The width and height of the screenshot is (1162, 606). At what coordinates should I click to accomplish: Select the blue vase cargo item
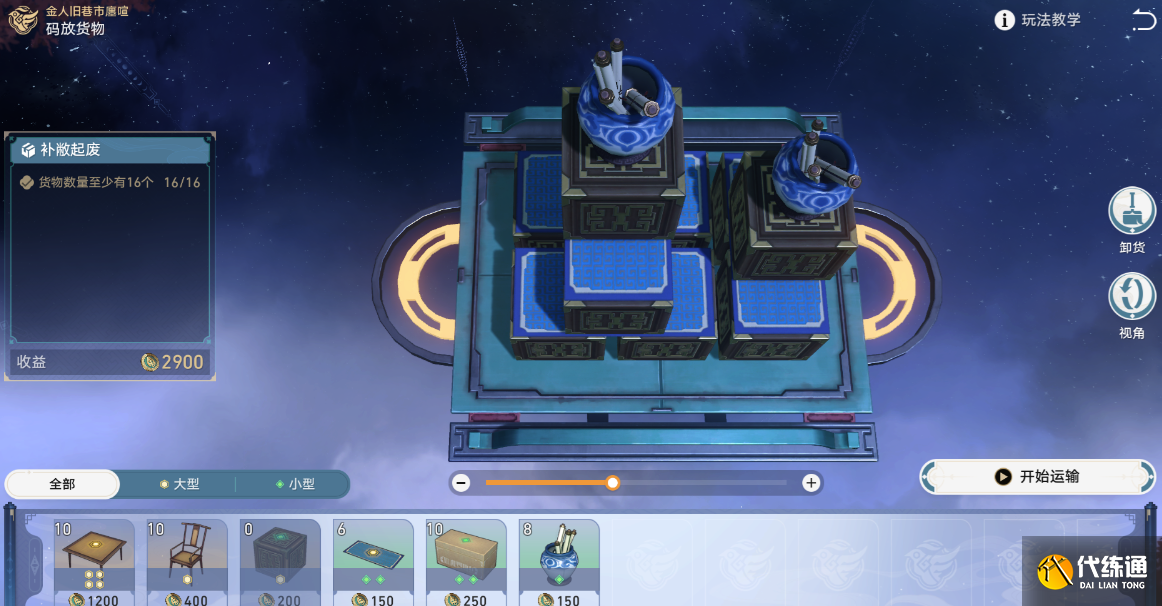[559, 562]
